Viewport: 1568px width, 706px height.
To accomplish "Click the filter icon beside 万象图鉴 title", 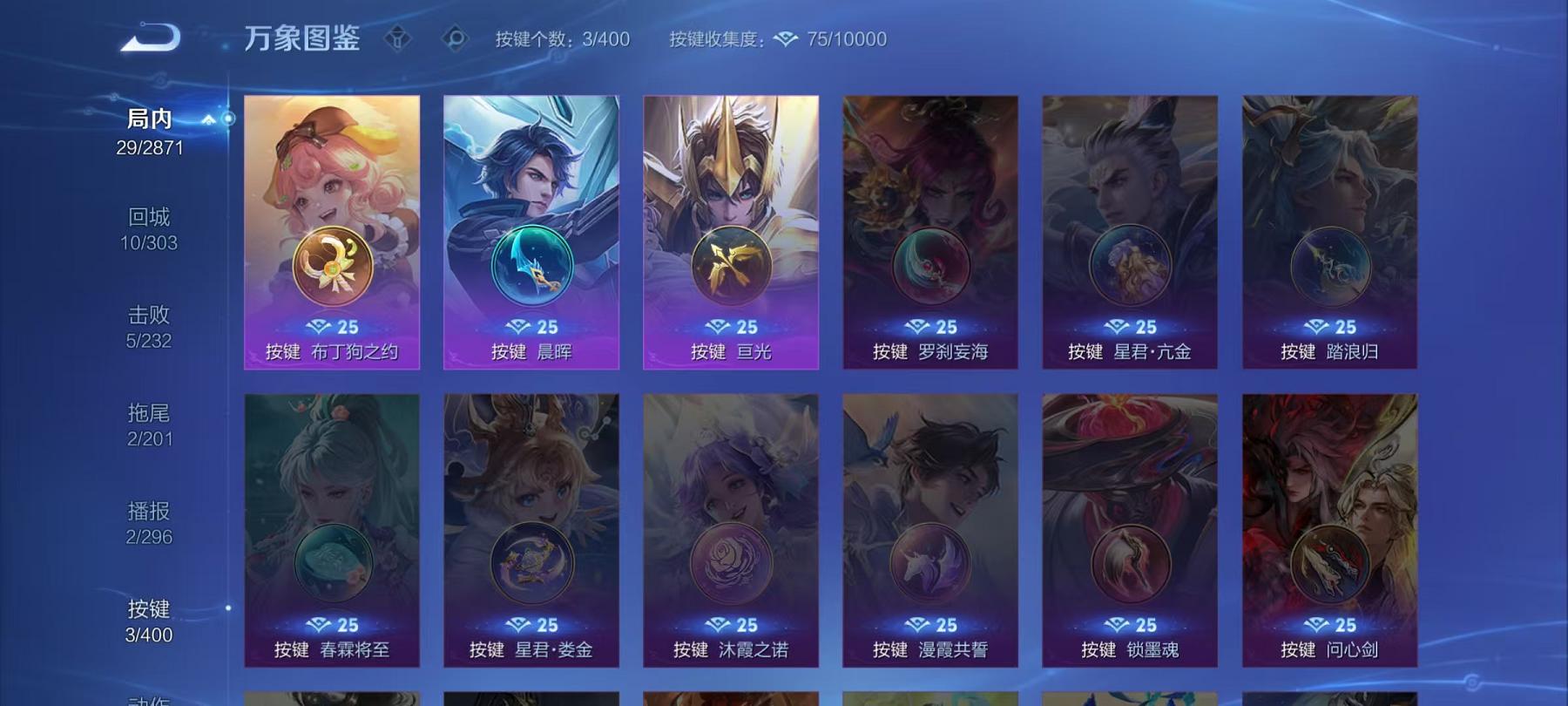I will coord(399,39).
